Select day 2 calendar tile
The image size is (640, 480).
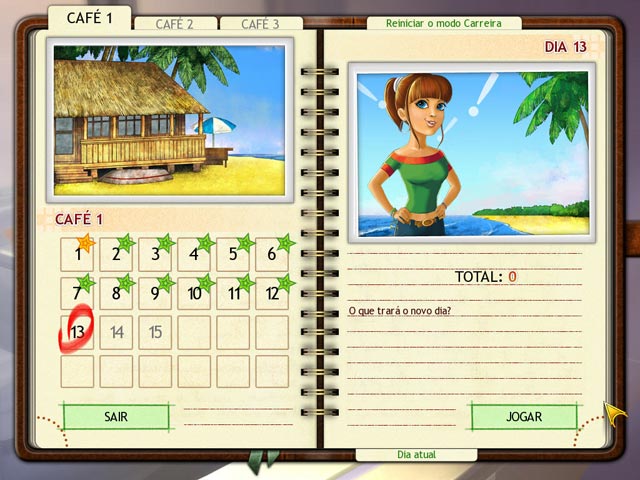tap(116, 254)
